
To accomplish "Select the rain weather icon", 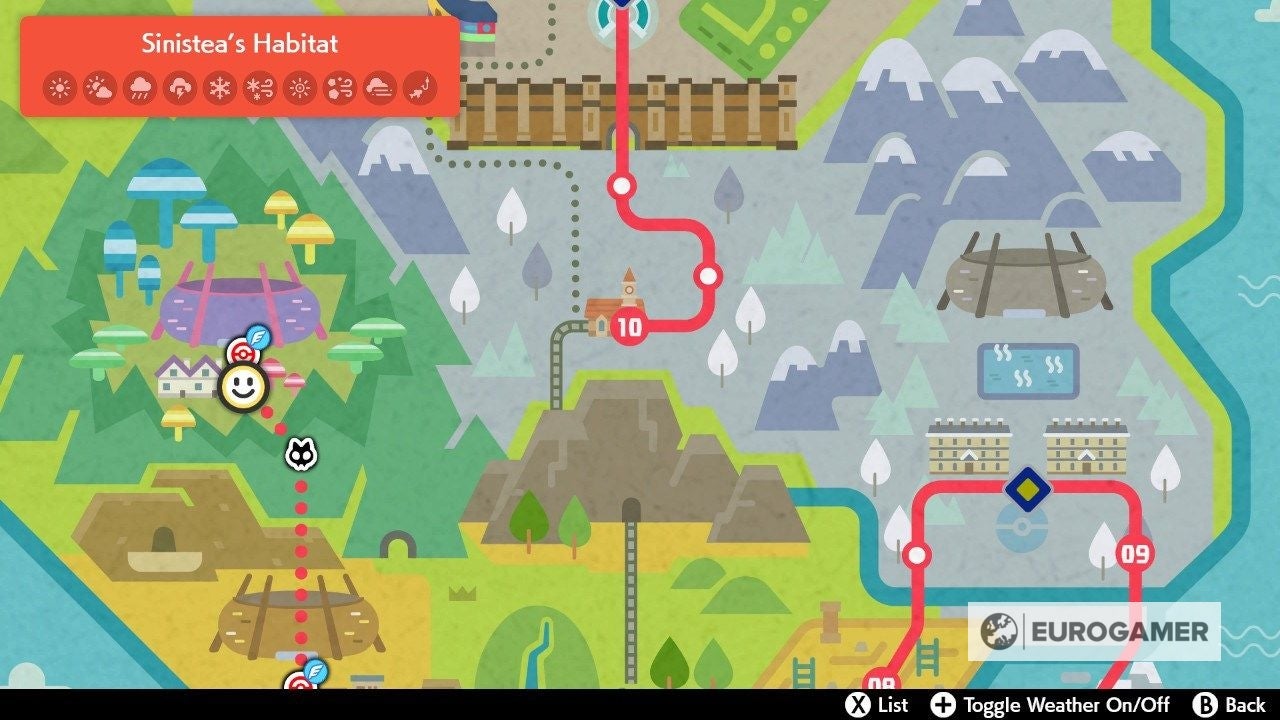I will coord(141,87).
